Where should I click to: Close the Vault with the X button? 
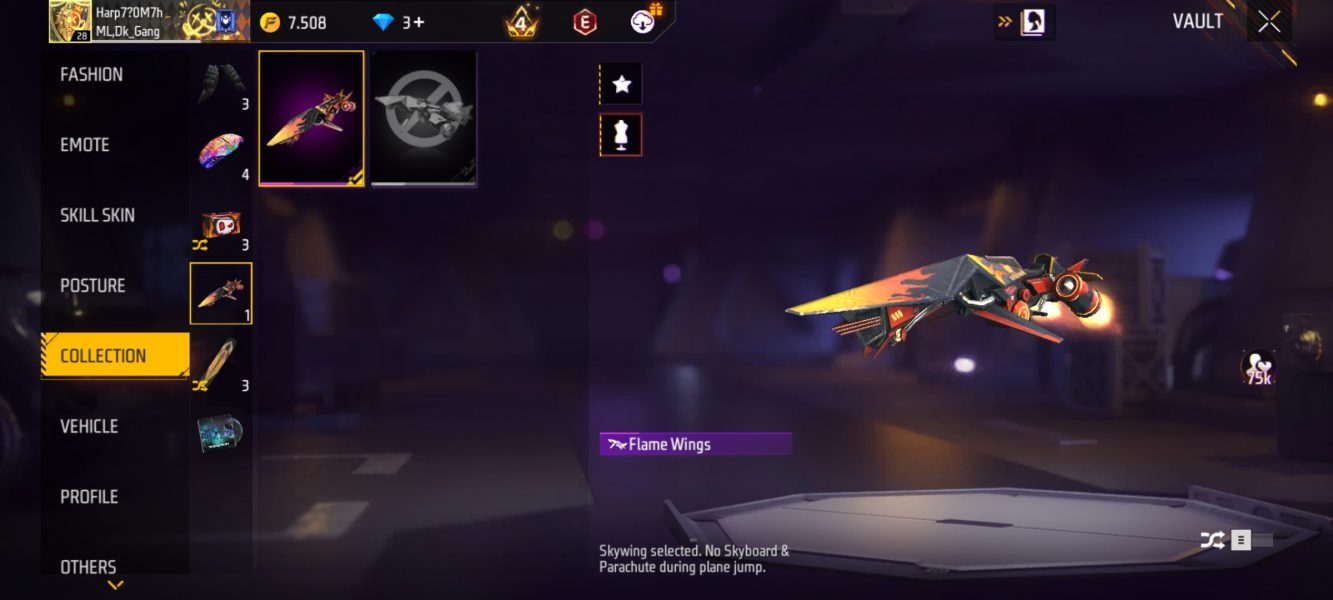[1269, 22]
